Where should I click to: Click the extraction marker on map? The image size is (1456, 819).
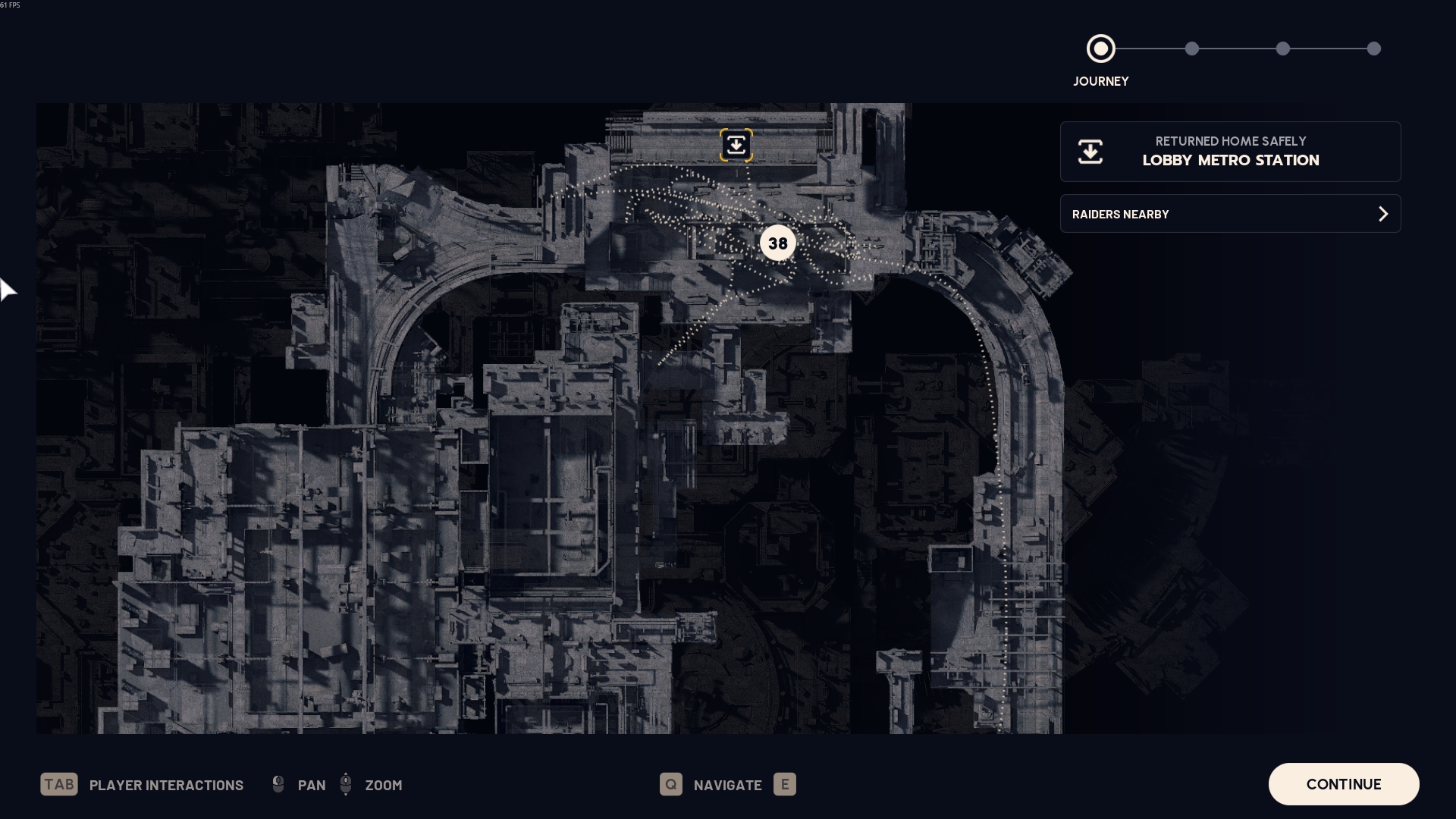[736, 145]
